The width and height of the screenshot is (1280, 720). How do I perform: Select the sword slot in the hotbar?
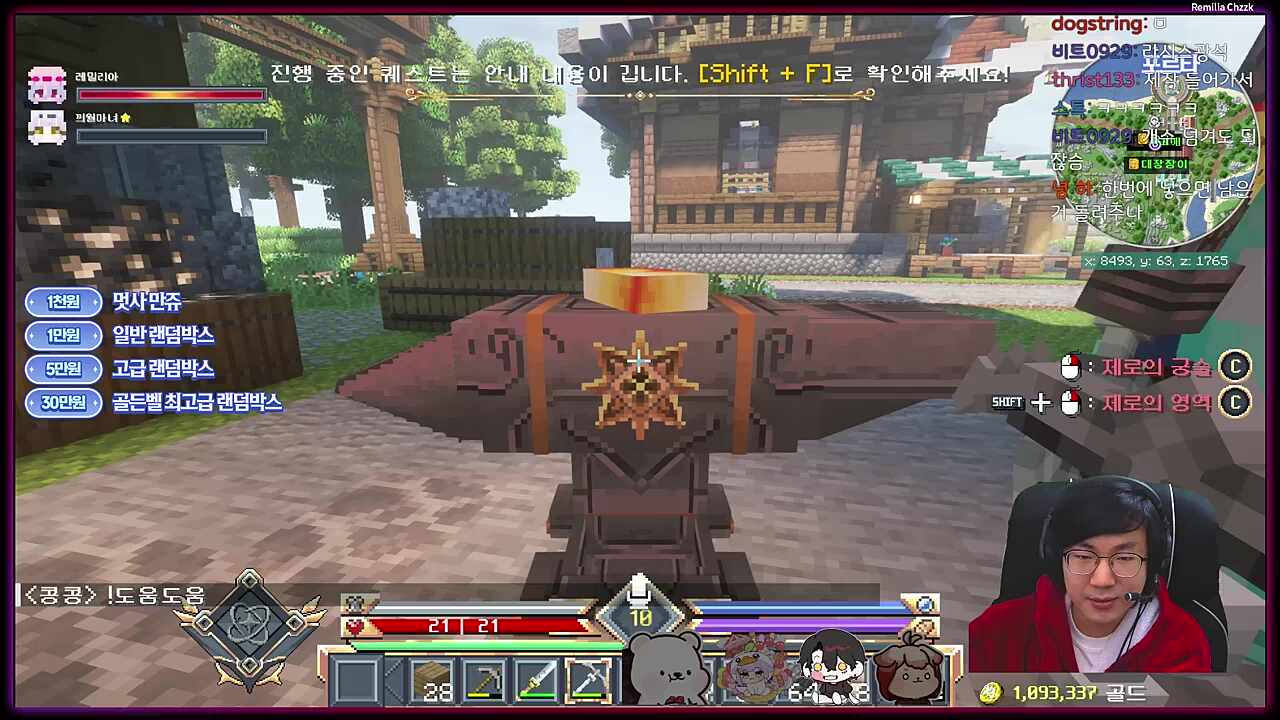[x=537, y=680]
